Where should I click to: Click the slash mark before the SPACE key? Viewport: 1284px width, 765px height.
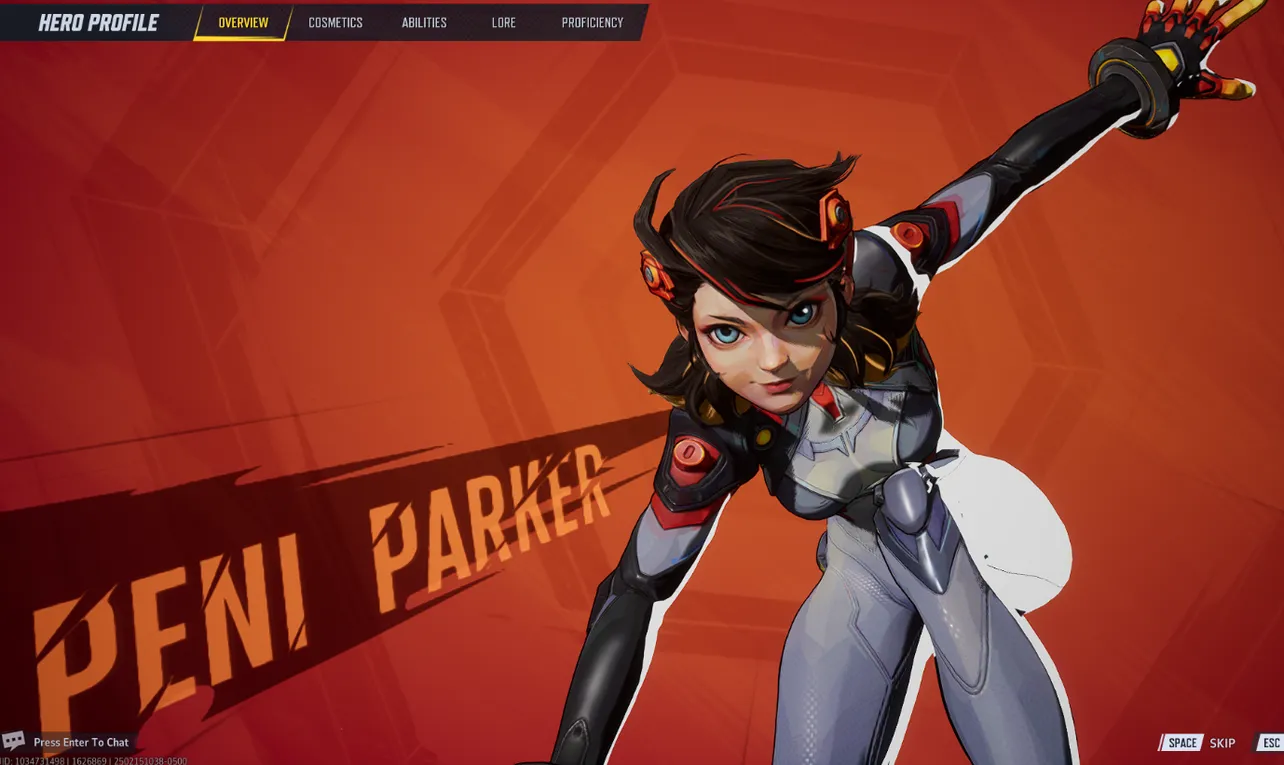[x=1163, y=743]
